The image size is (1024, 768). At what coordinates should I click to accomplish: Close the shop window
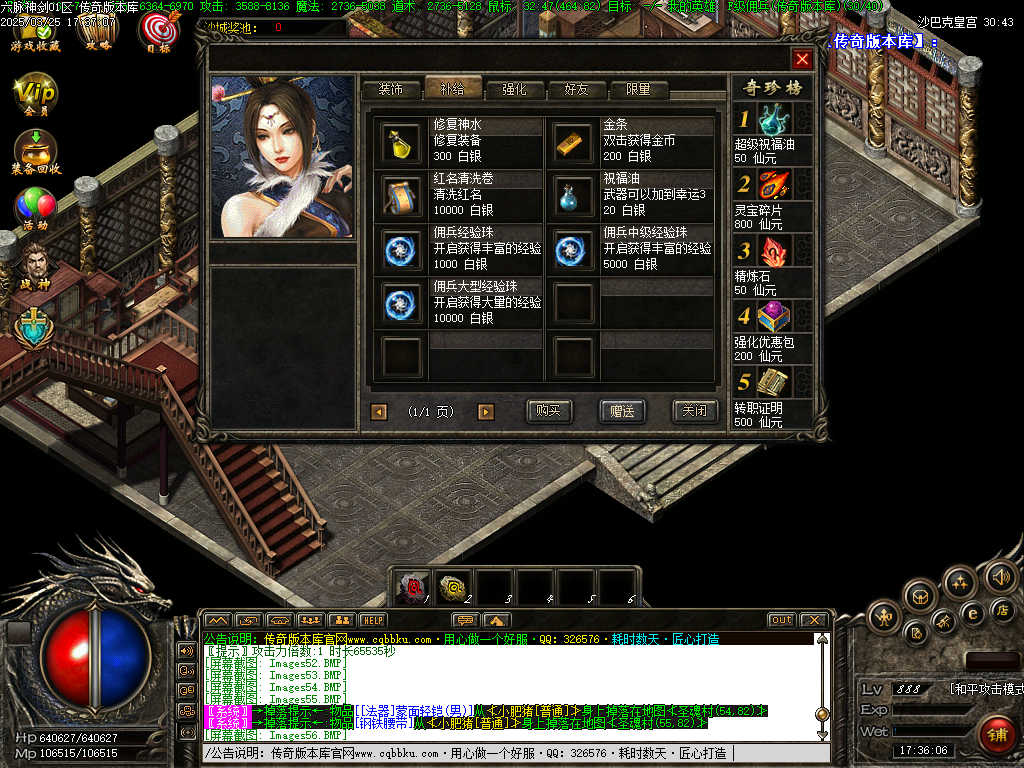point(801,59)
